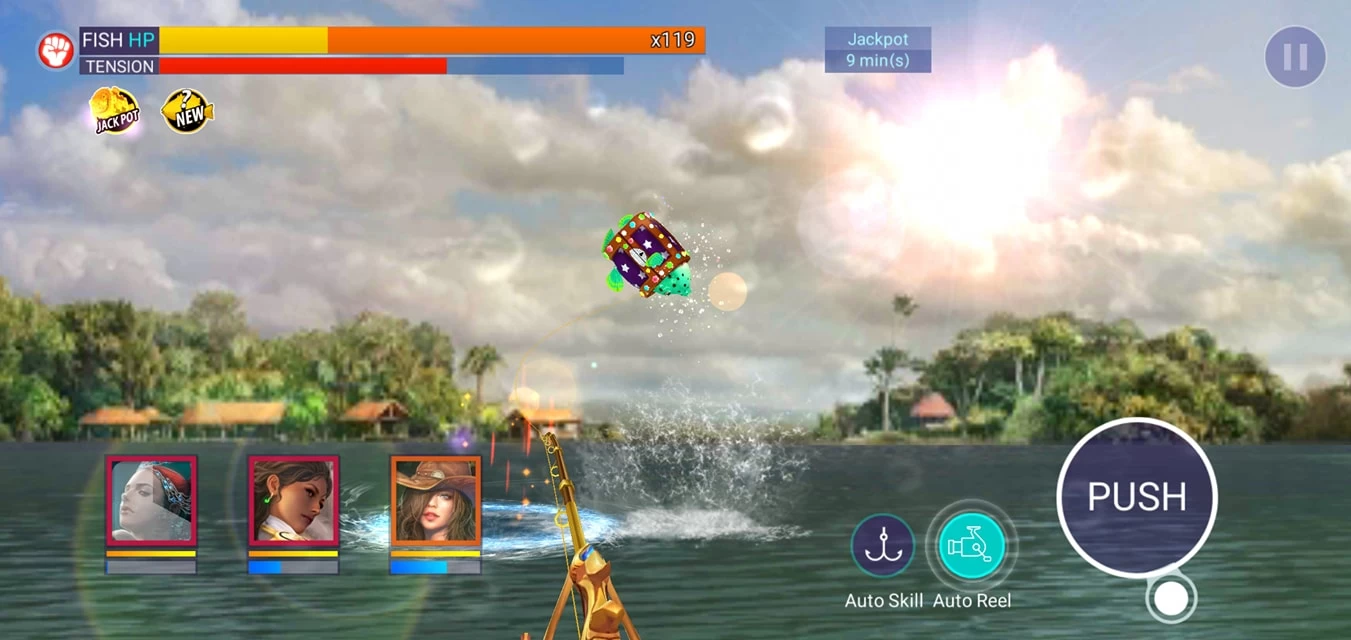Pause the game
The width and height of the screenshot is (1351, 640).
pos(1295,57)
